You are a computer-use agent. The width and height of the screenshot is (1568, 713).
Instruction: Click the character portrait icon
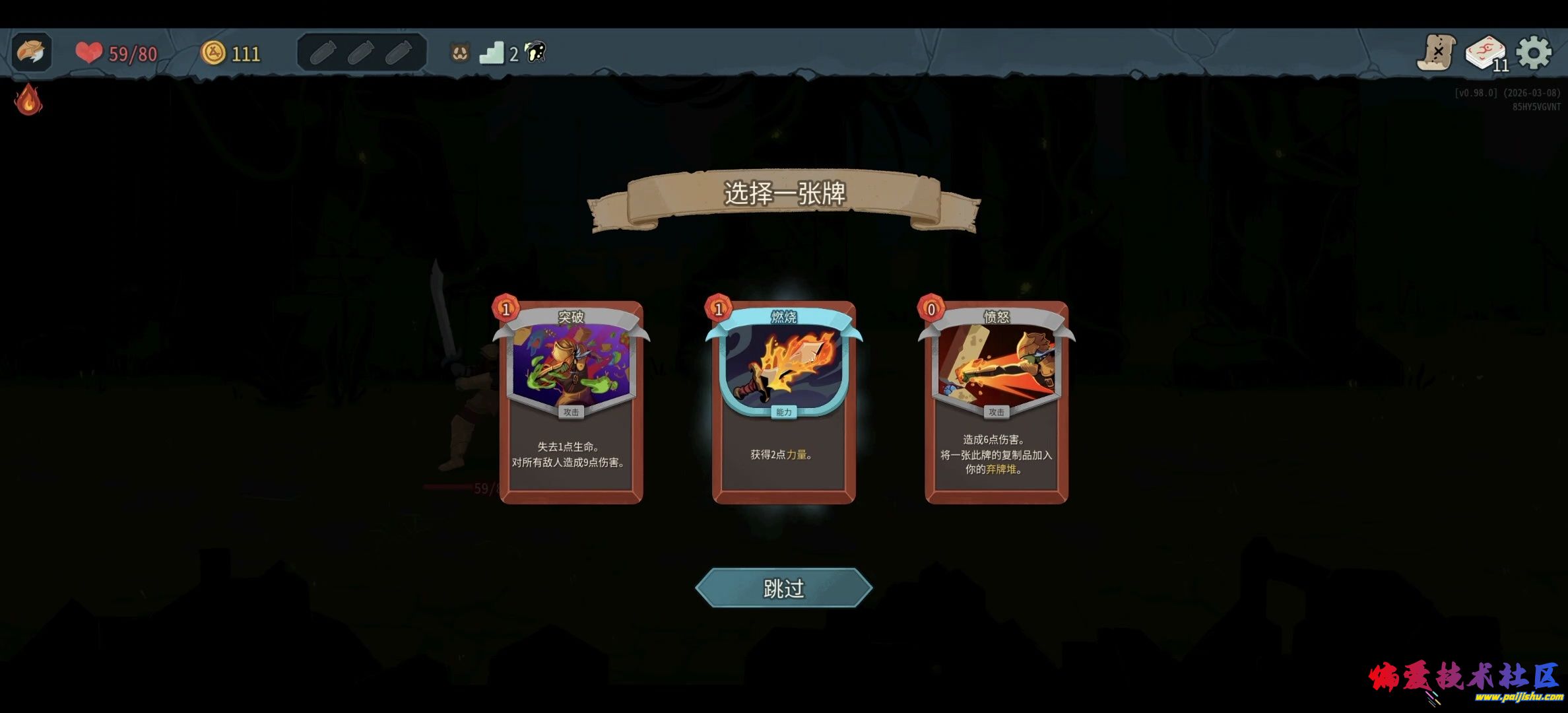(x=31, y=51)
